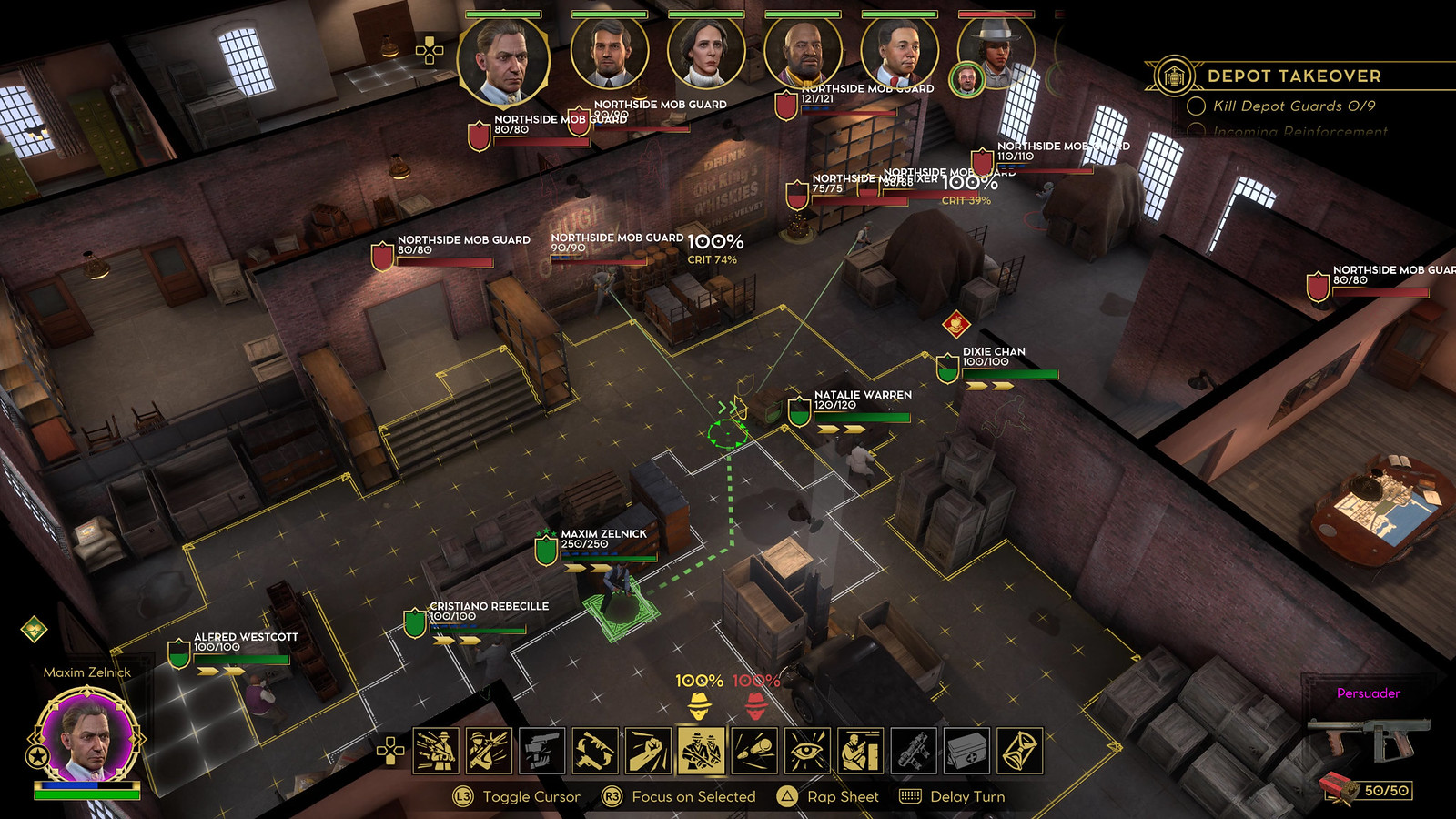Use the weapon swap ability
The width and height of the screenshot is (1456, 819).
coord(595,752)
